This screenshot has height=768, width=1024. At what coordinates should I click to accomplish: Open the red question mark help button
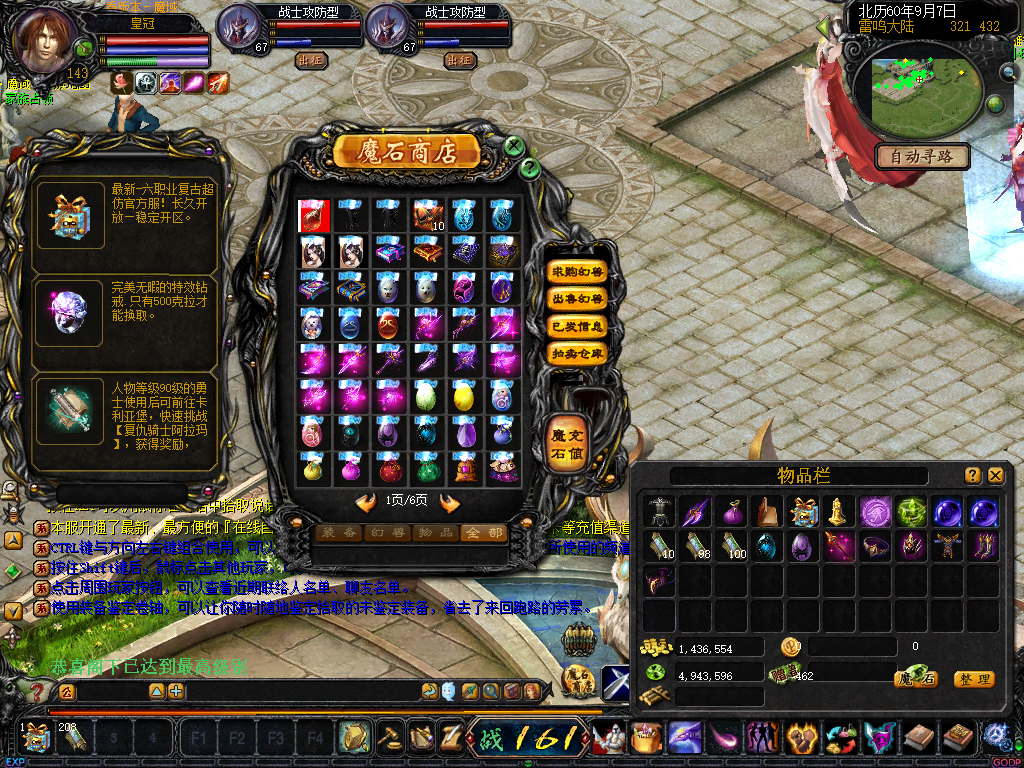pos(38,691)
